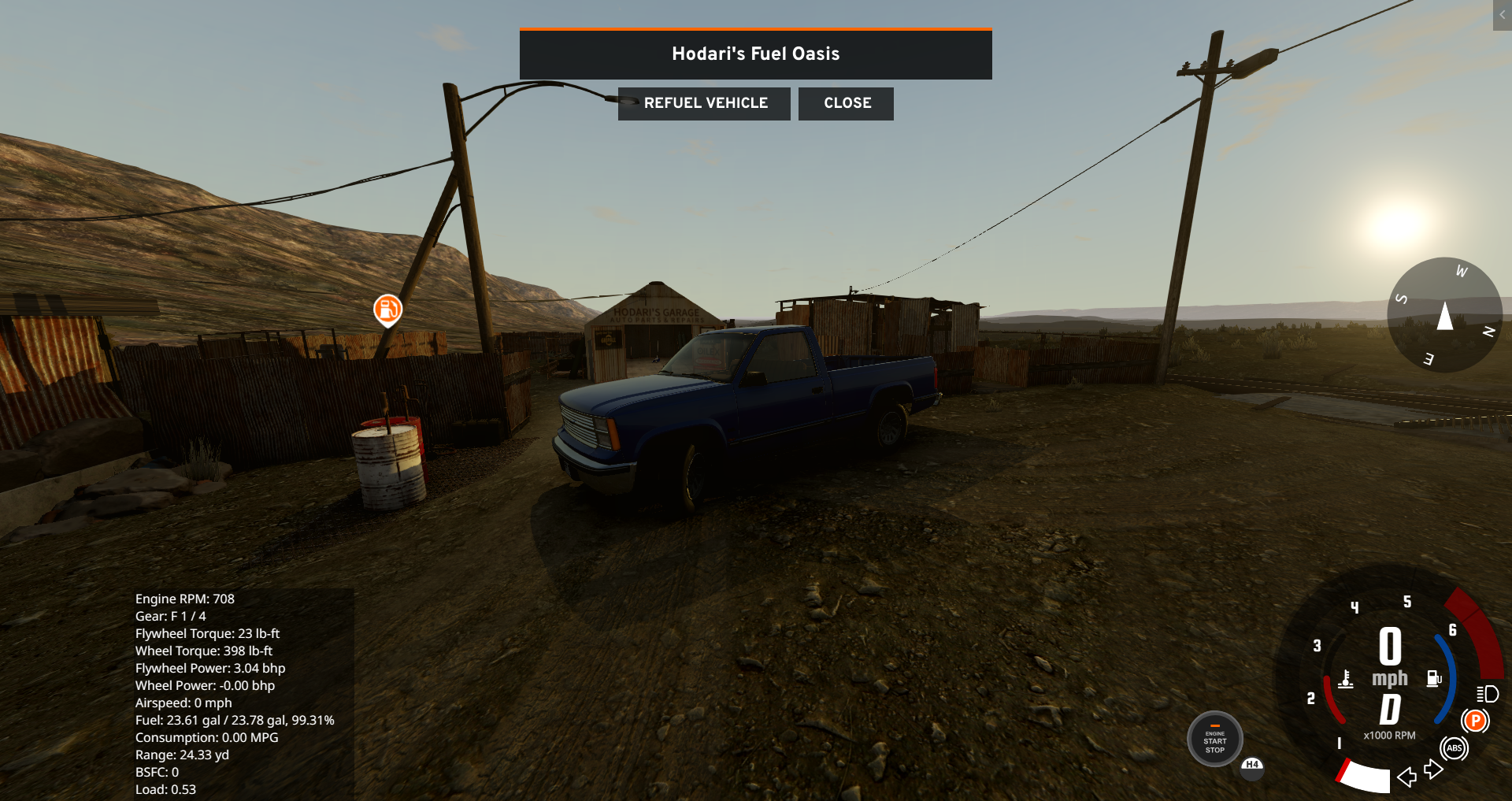Close the fuel station prompt
Viewport: 1512px width, 801px height.
point(847,103)
